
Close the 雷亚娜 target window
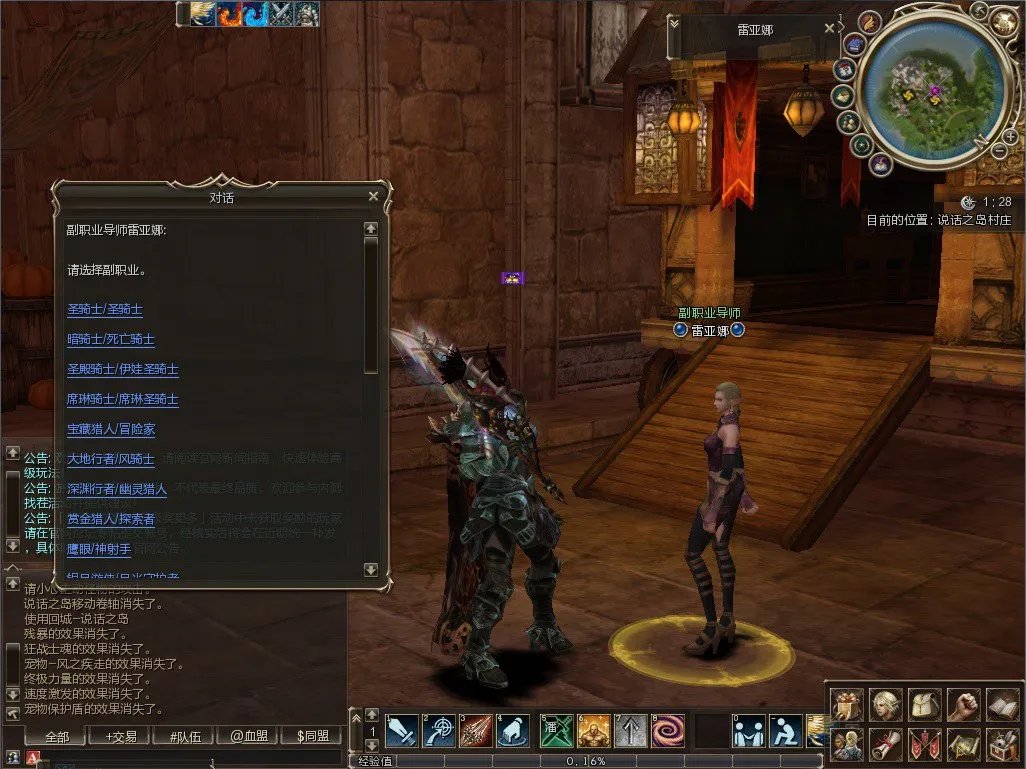click(x=829, y=29)
